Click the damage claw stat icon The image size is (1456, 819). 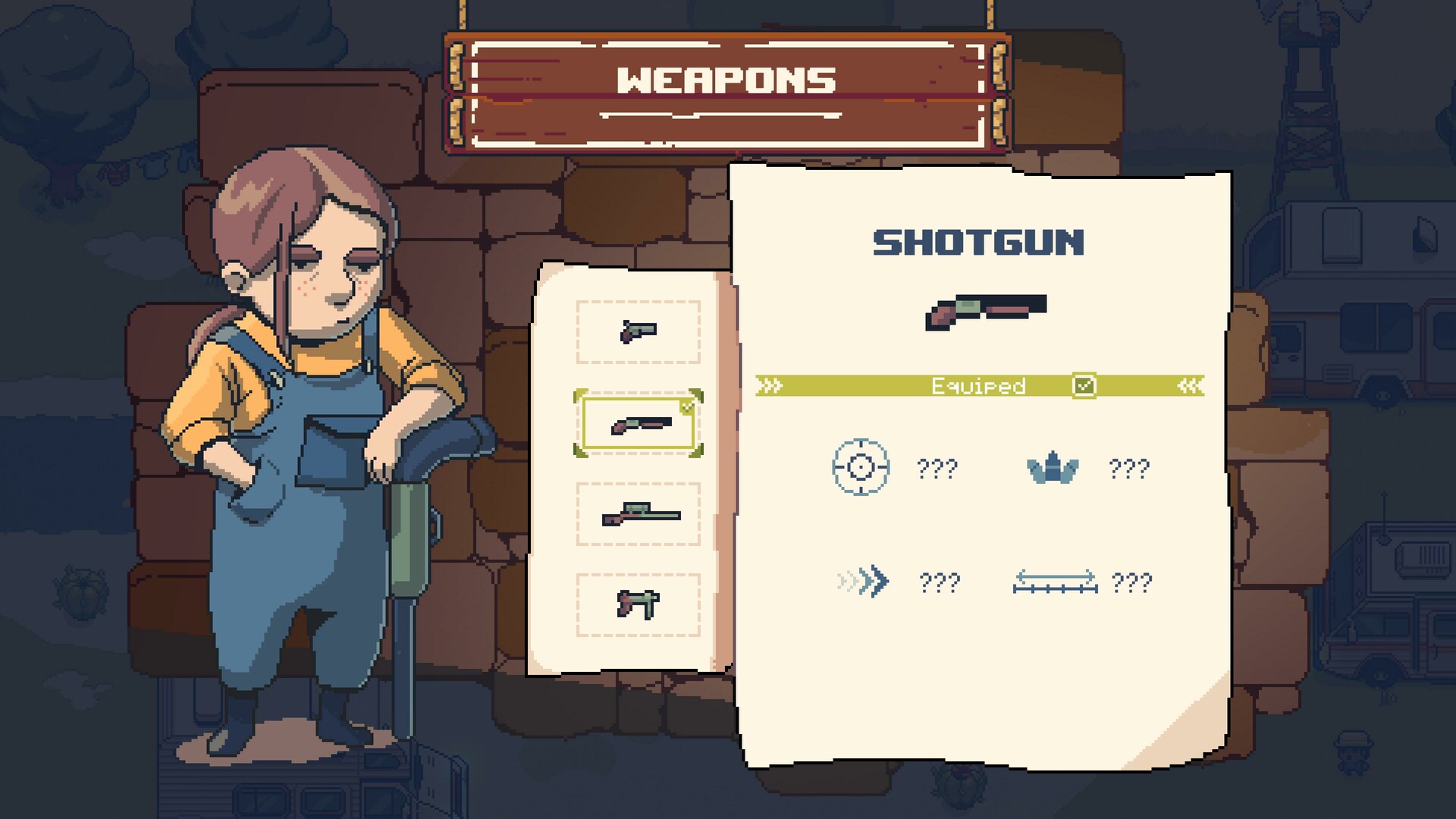[x=1054, y=467]
